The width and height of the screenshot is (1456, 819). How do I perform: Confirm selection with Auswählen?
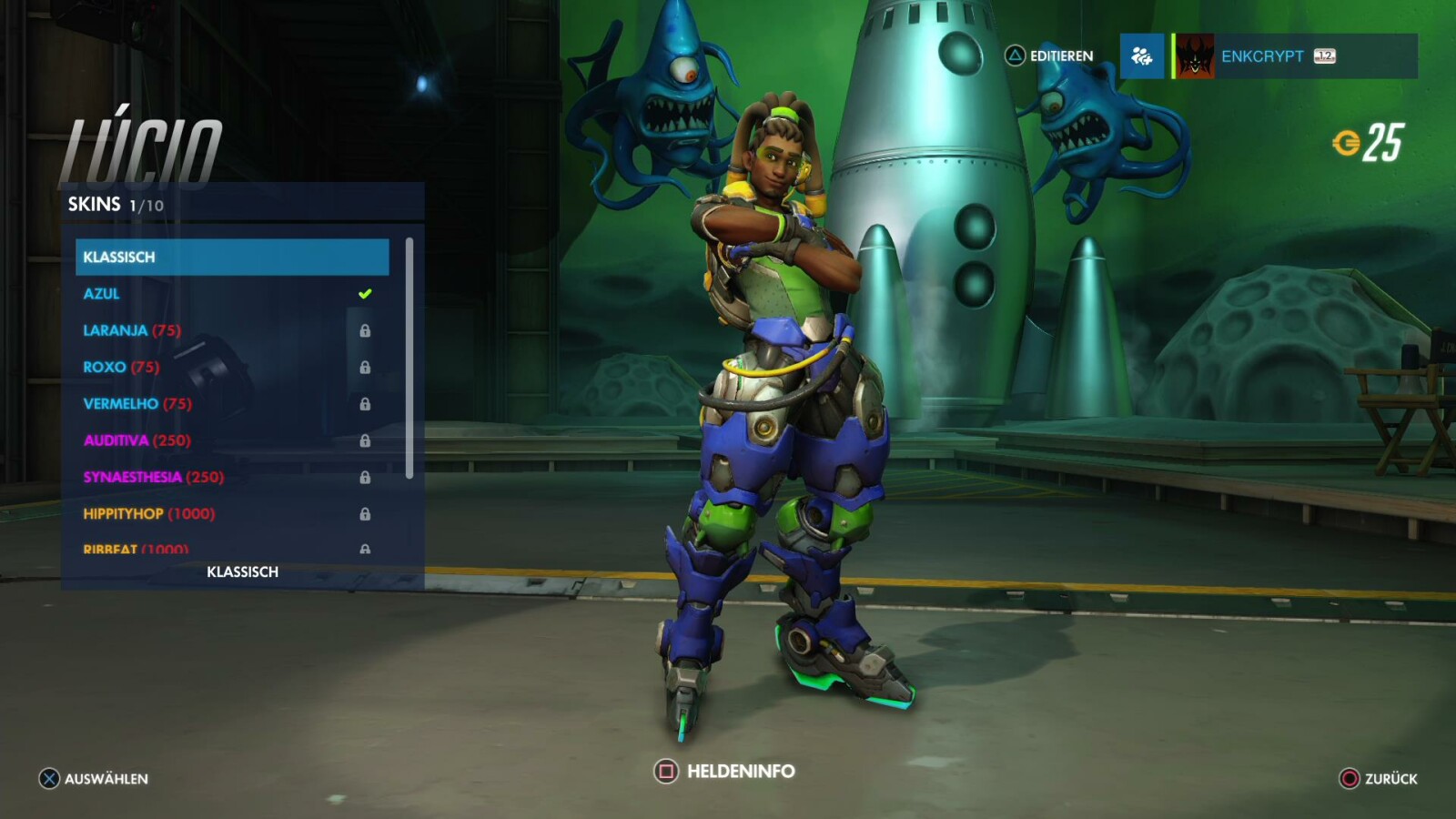tap(94, 779)
